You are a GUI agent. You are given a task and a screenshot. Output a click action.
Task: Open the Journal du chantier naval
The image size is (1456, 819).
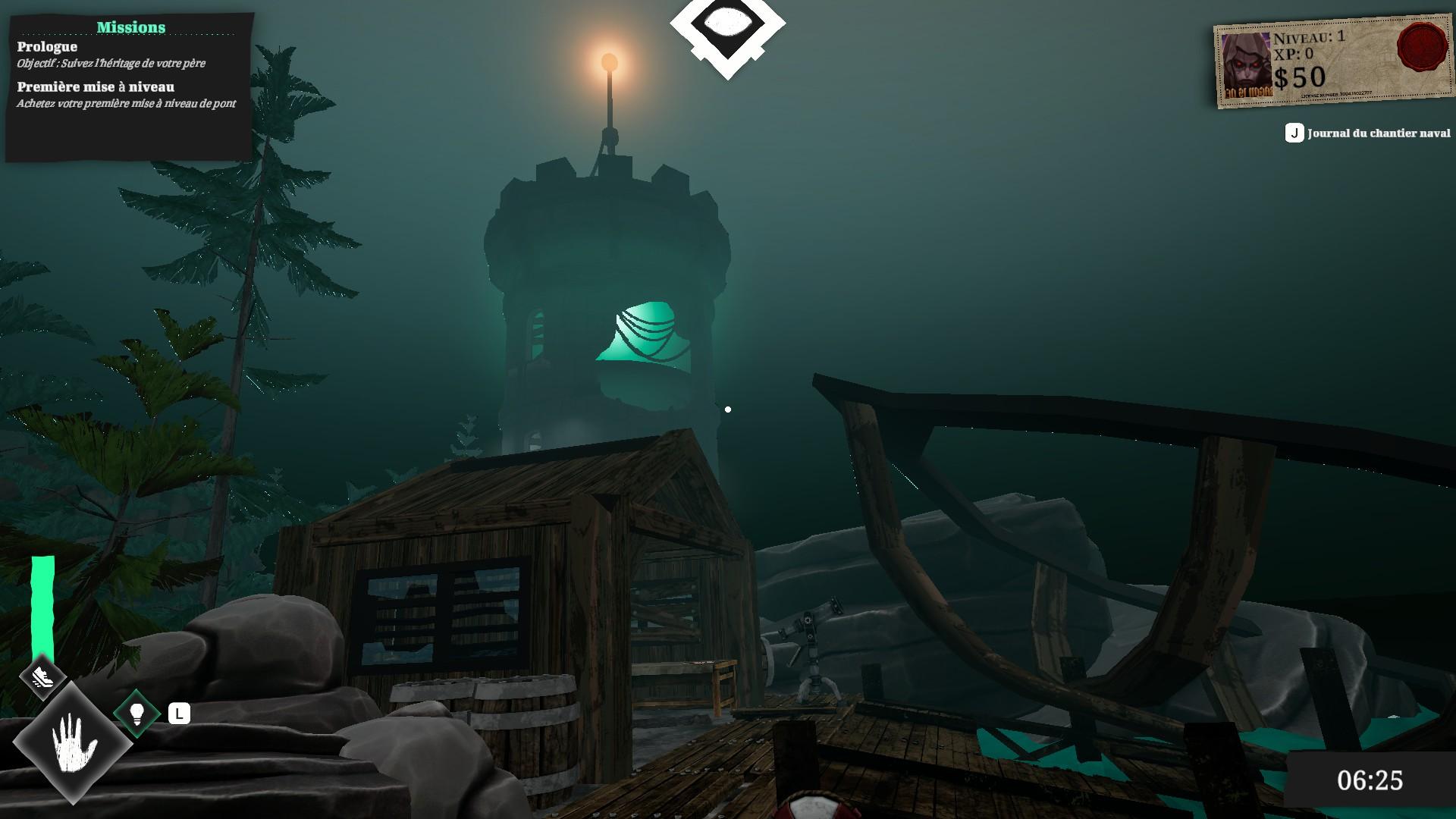(x=1368, y=133)
